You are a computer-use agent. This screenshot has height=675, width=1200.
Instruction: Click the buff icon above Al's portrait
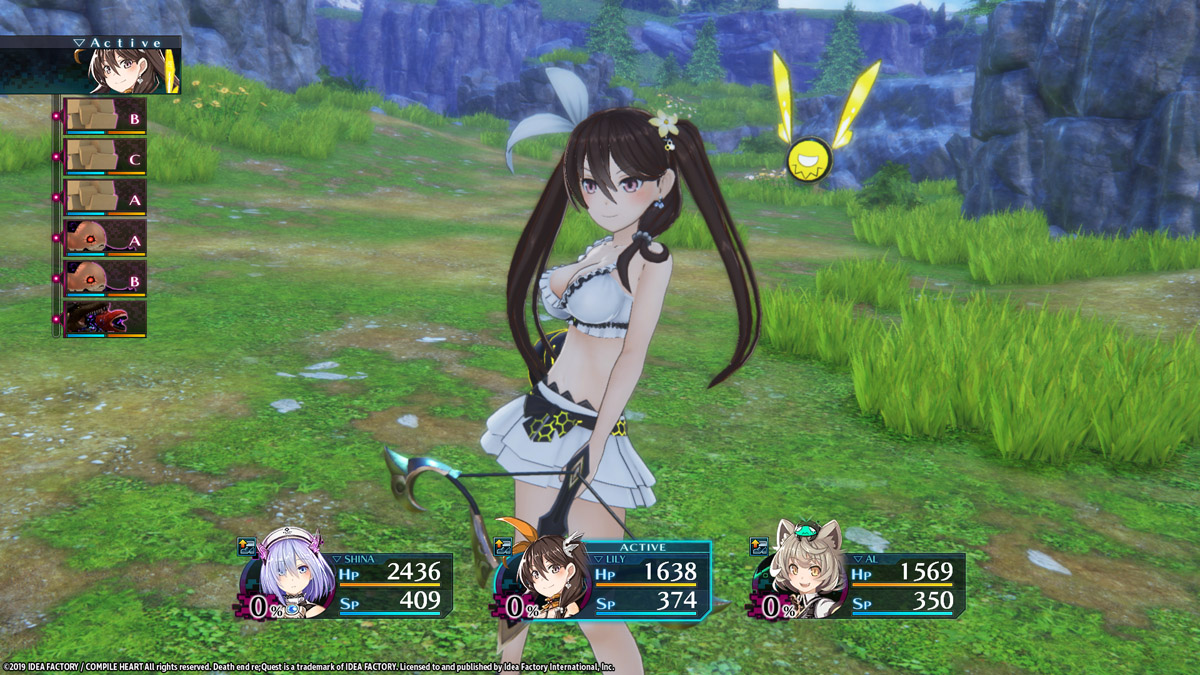(759, 546)
